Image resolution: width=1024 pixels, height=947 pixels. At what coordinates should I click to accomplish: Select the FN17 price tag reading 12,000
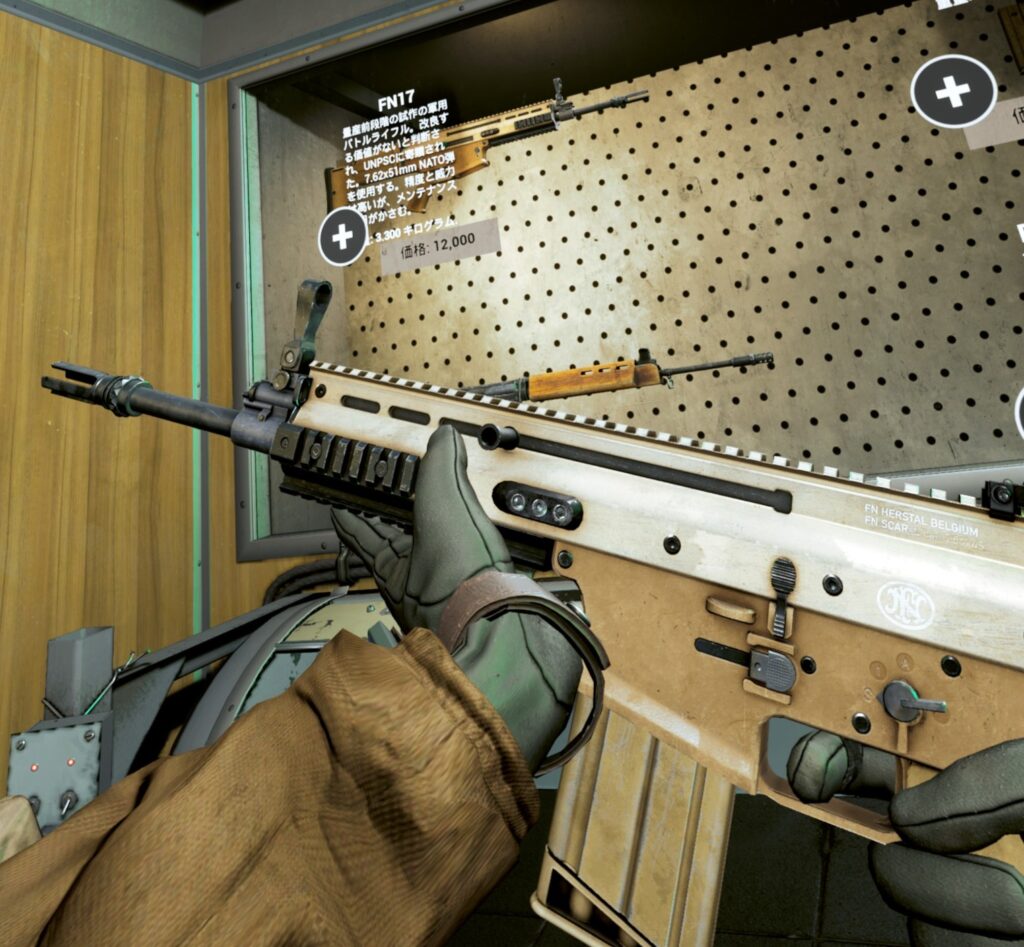click(439, 247)
